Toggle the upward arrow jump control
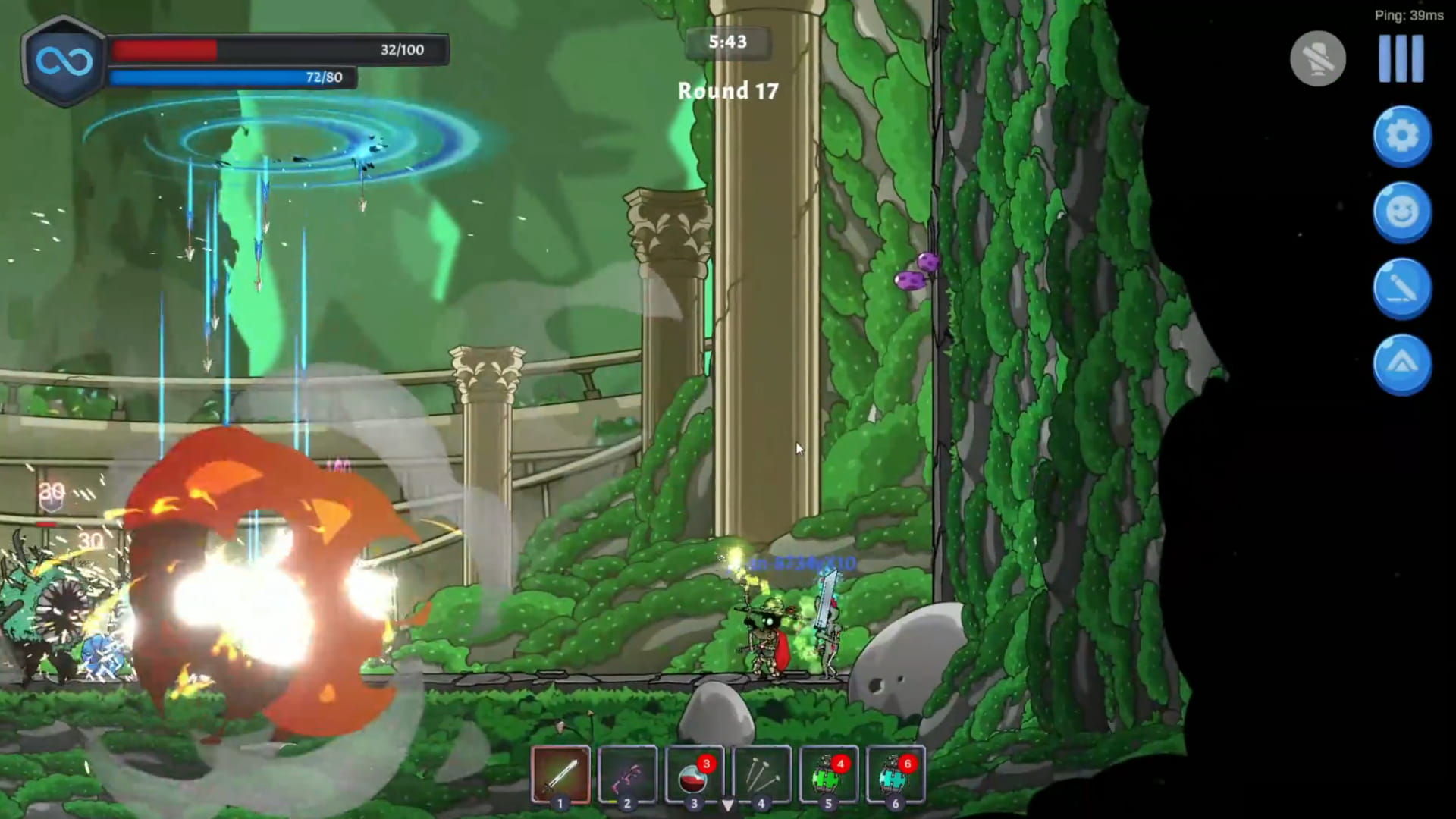The height and width of the screenshot is (819, 1456). coord(1402,364)
